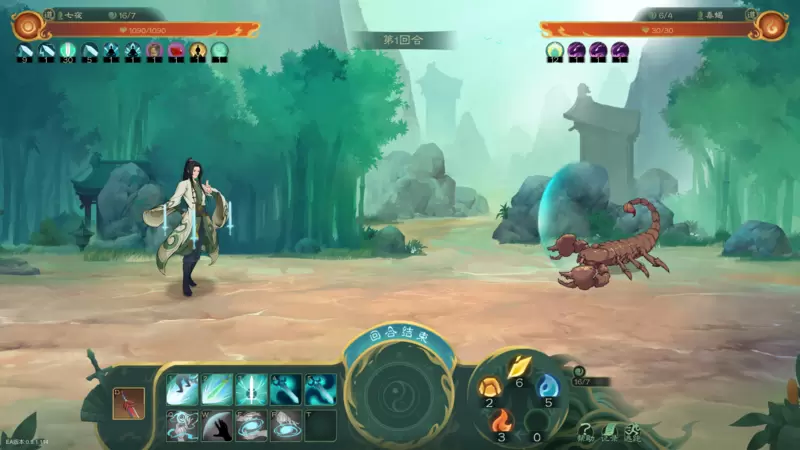
Task: Choose the 逃跑 flee button
Action: (632, 431)
